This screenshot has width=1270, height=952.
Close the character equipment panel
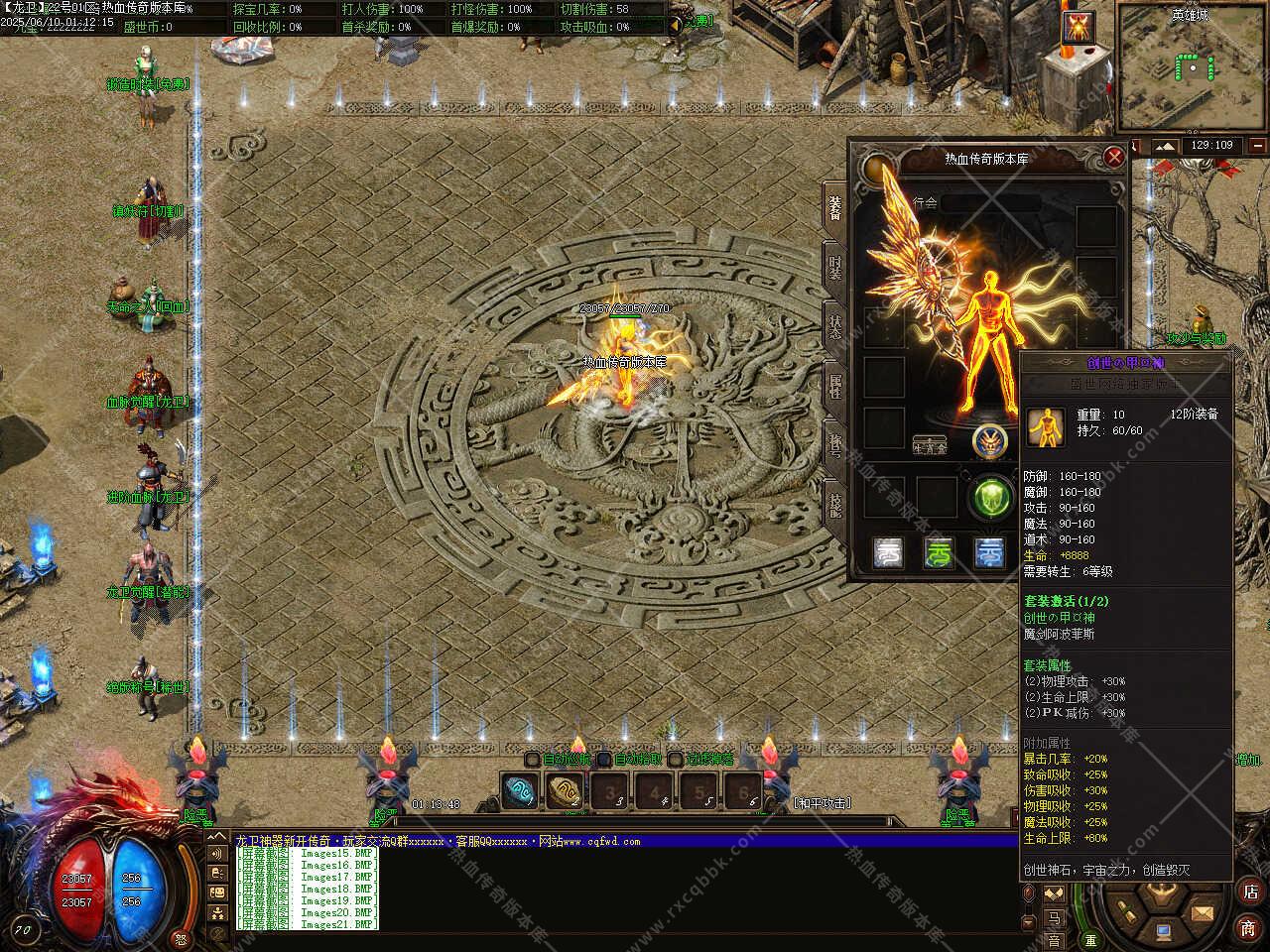(x=1114, y=157)
